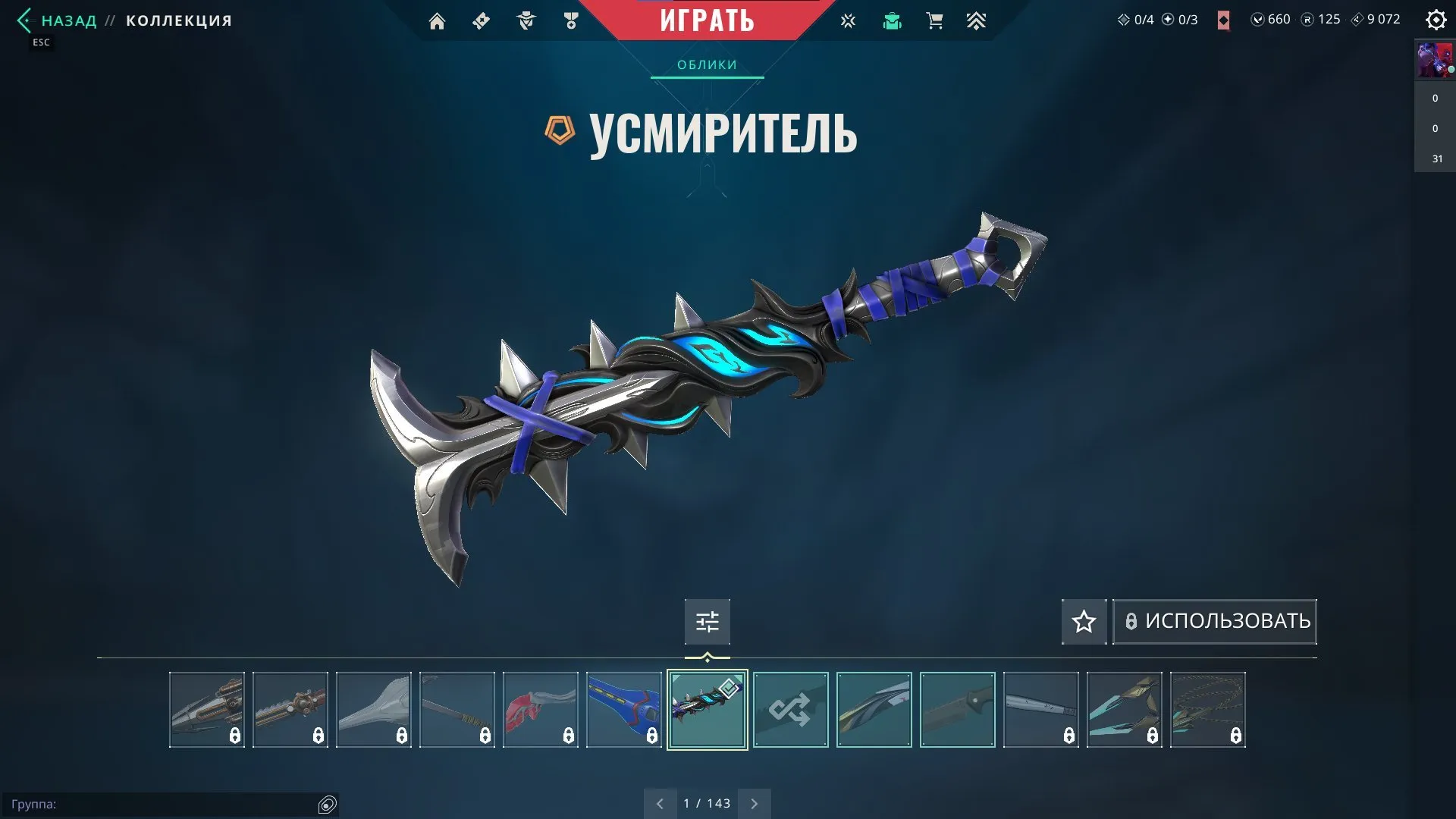Click the ИСПОЛЬЗОВАТЬ button
Image resolution: width=1456 pixels, height=819 pixels.
[1213, 621]
